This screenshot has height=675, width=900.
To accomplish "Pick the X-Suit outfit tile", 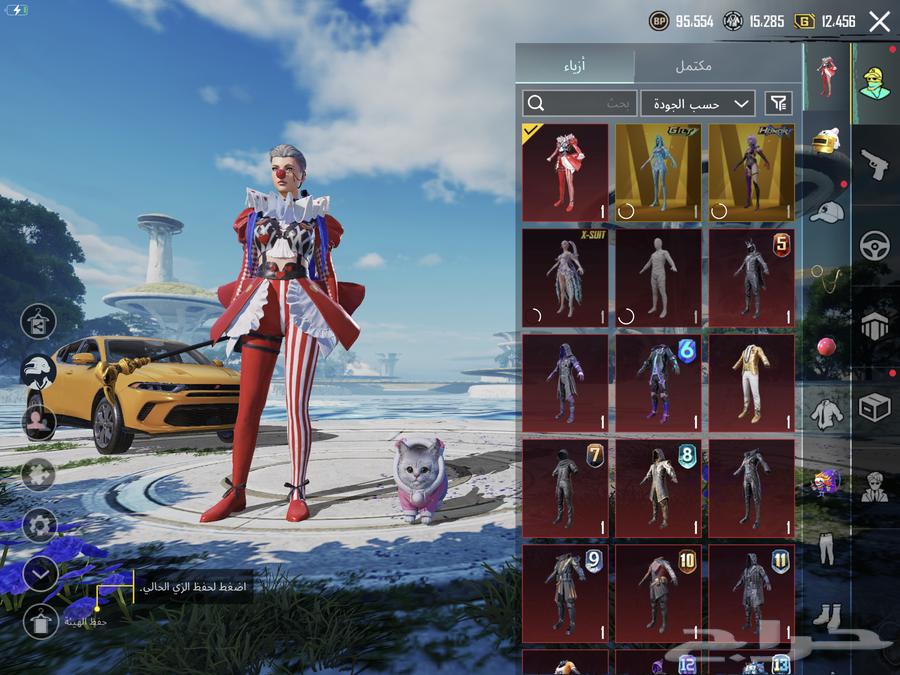I will click(x=565, y=278).
